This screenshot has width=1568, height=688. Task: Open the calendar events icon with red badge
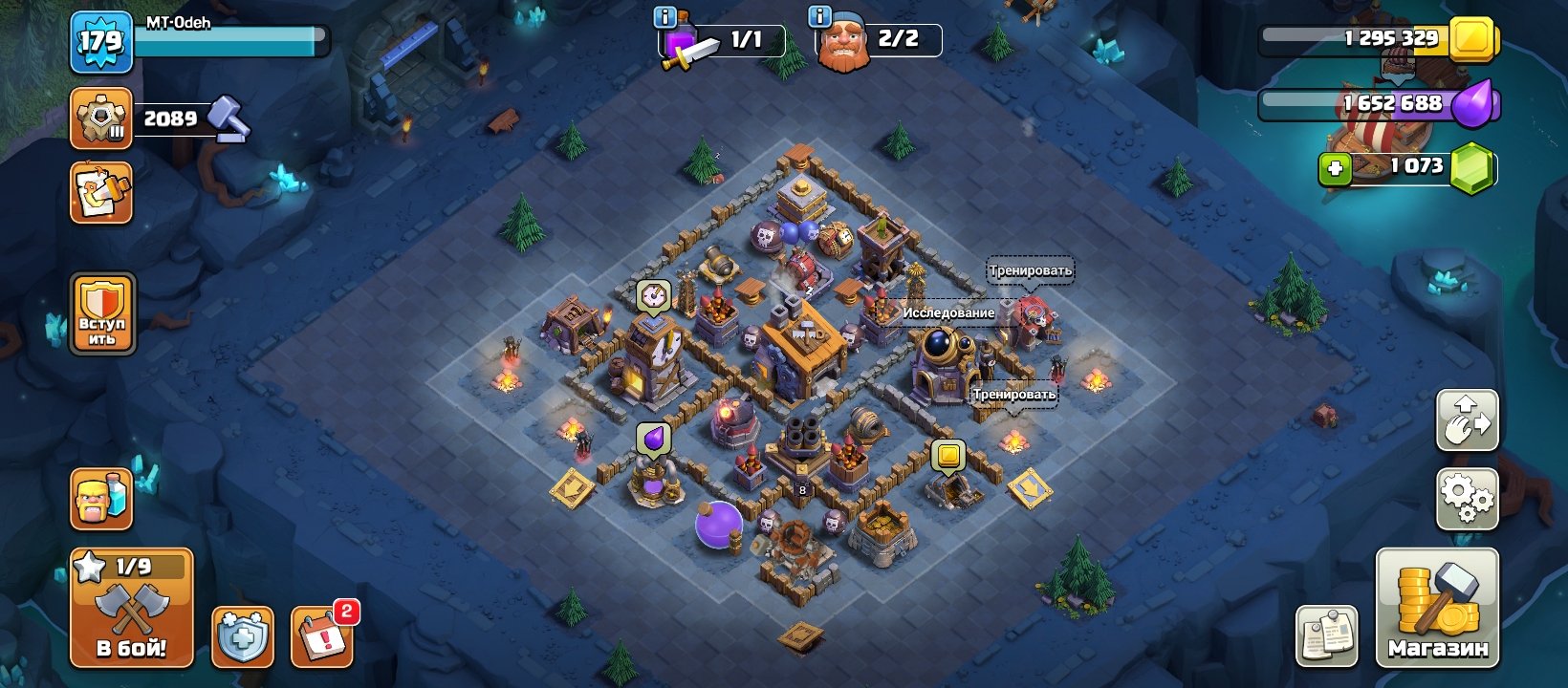point(323,634)
